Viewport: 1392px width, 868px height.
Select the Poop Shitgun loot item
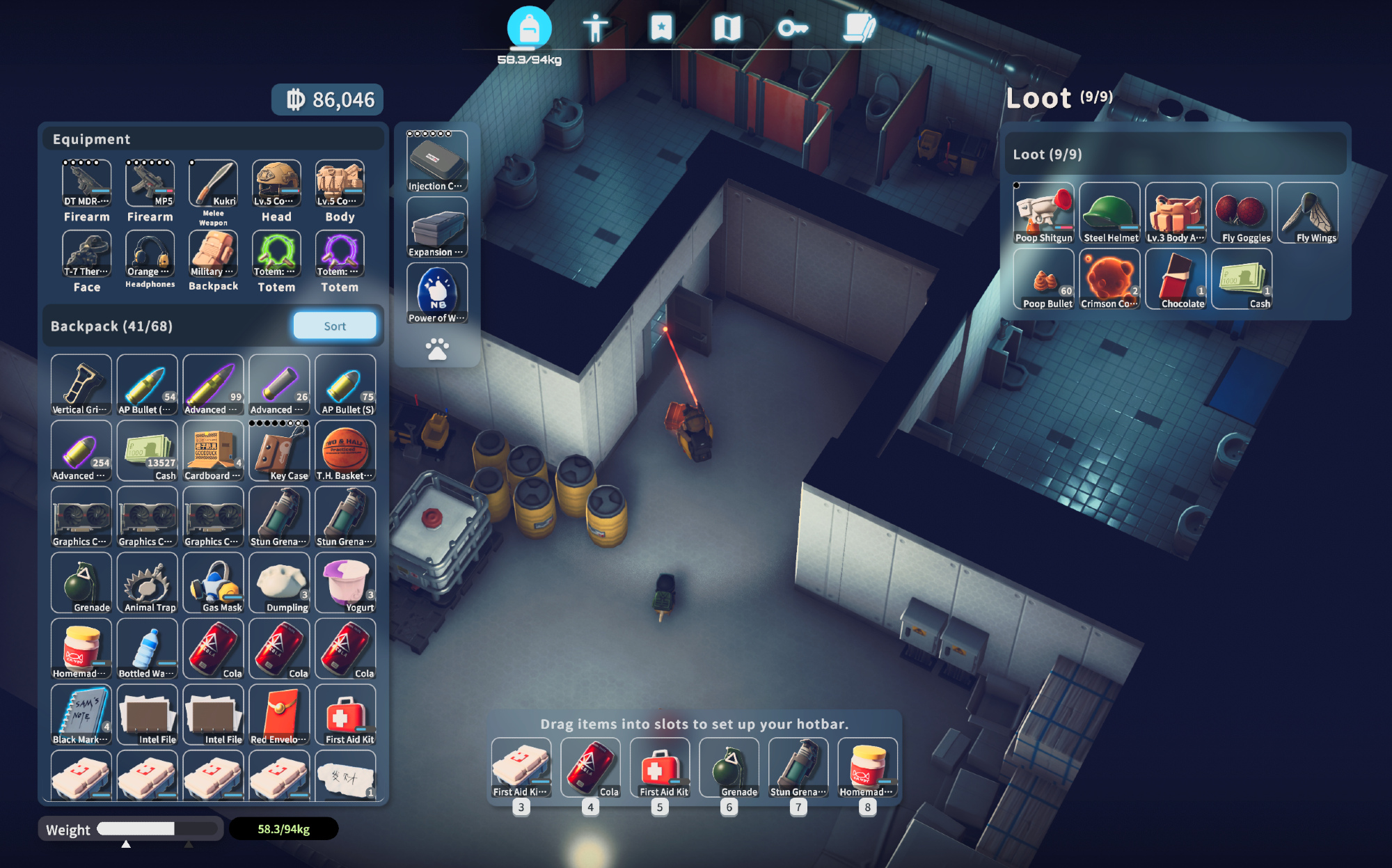1043,212
